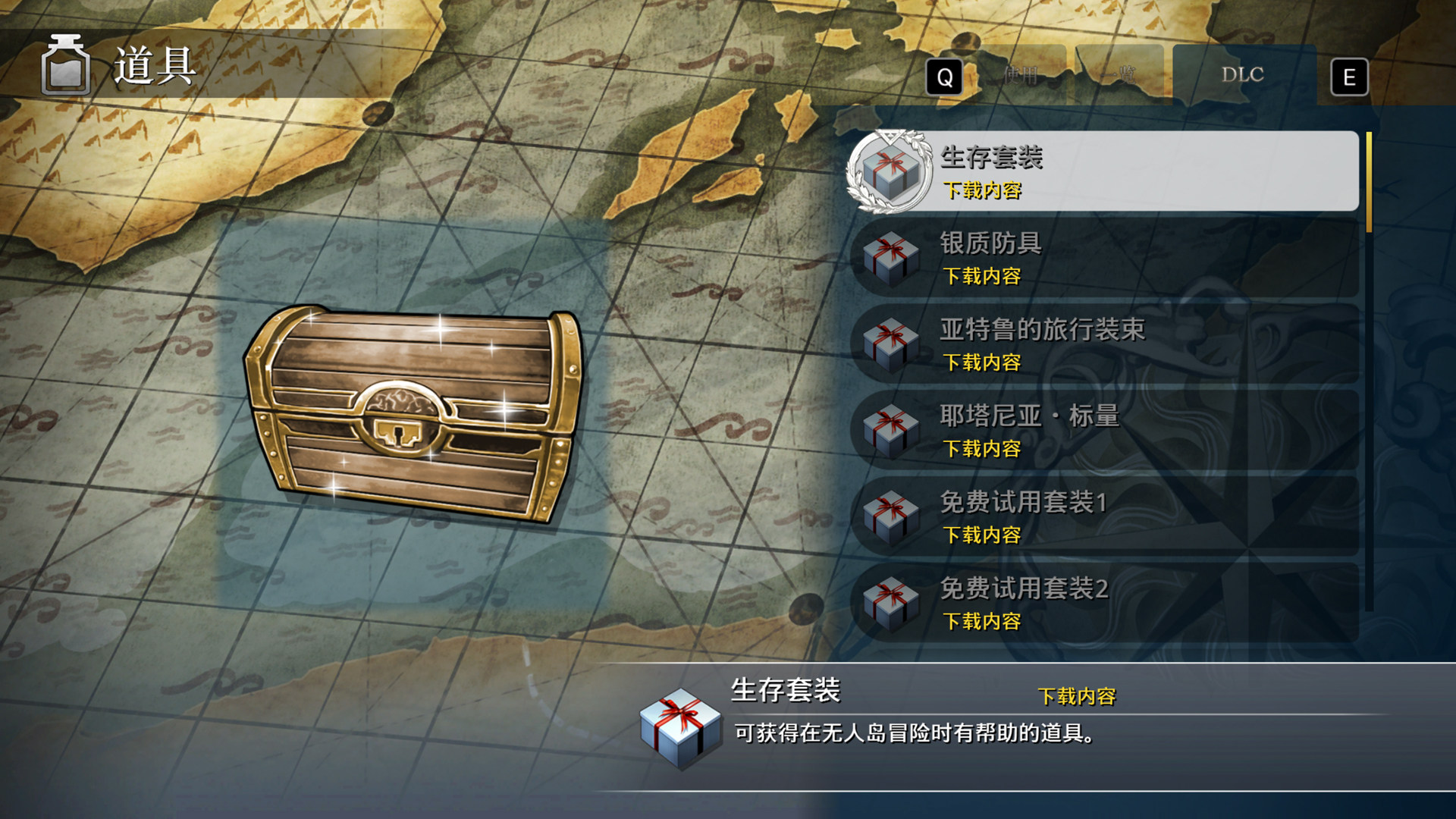Select the 免费试用套装2 row
The image size is (1456, 819).
click(1103, 604)
